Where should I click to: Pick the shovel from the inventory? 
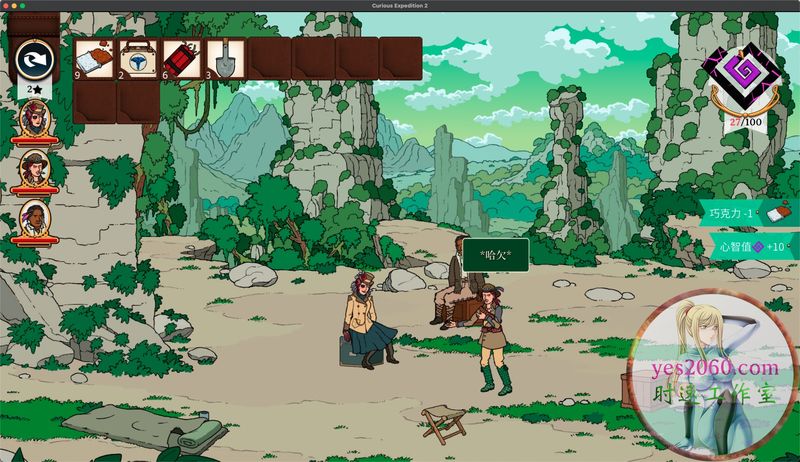click(224, 58)
